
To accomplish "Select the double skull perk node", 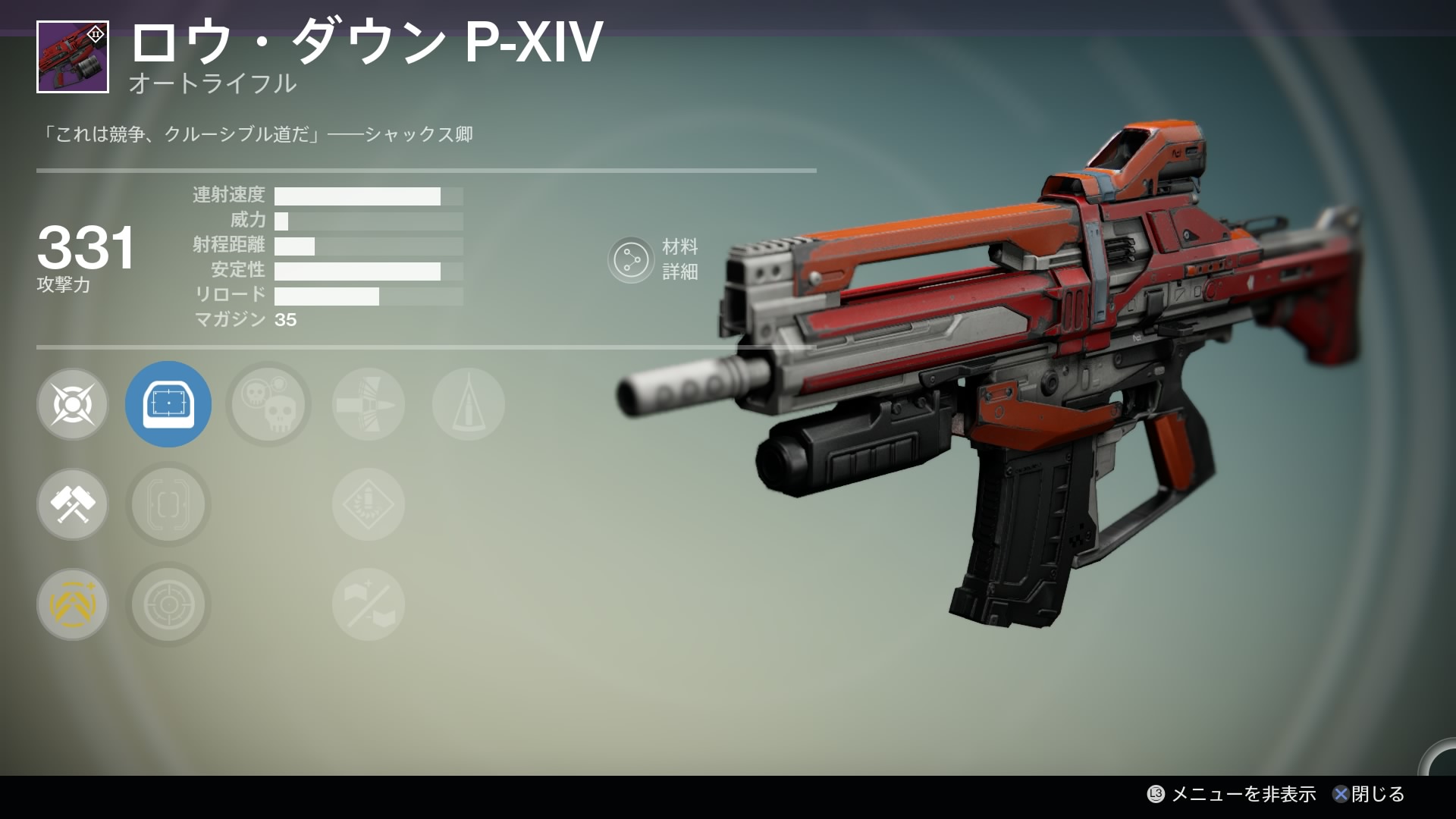I will (268, 404).
